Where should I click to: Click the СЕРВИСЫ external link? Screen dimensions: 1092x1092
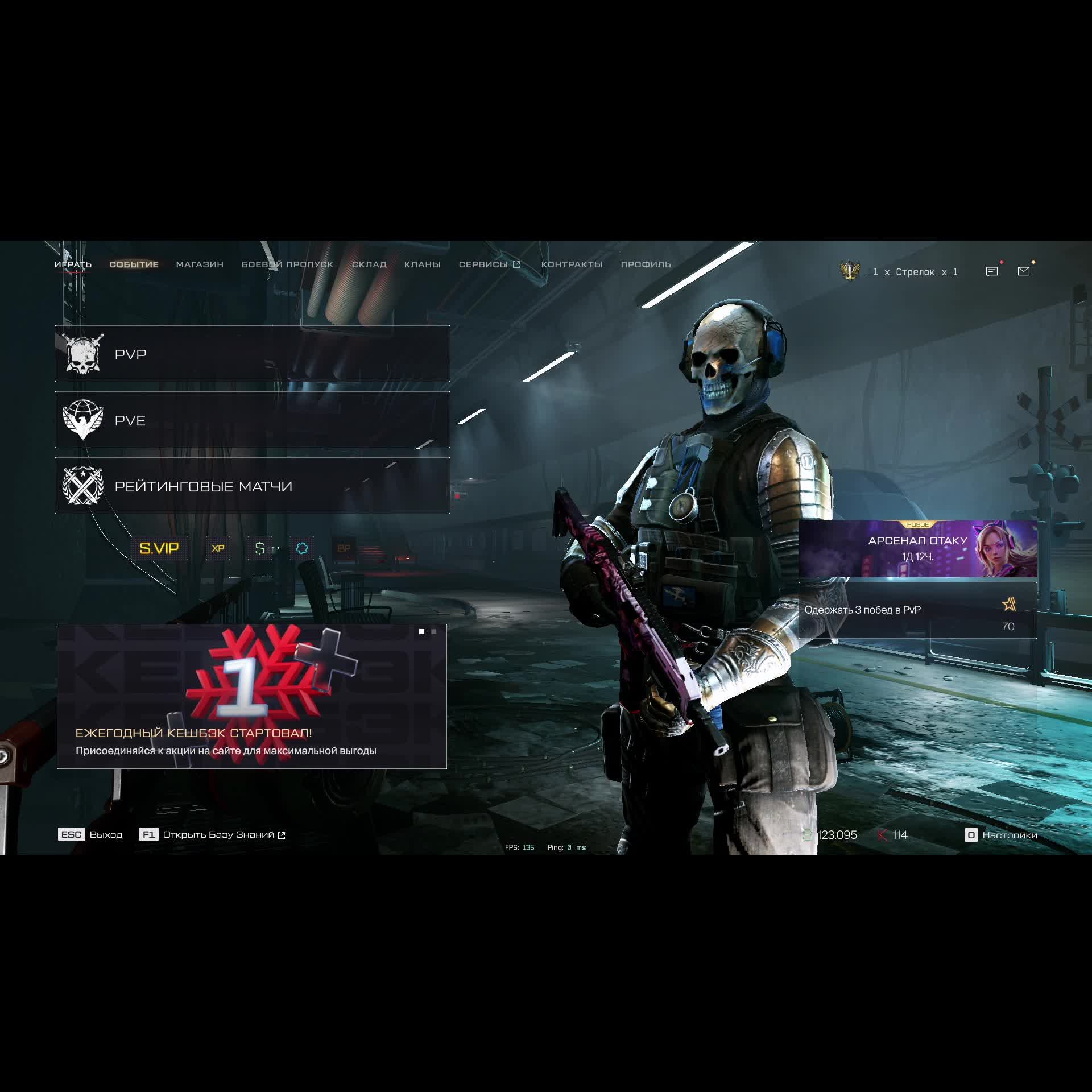pos(489,264)
